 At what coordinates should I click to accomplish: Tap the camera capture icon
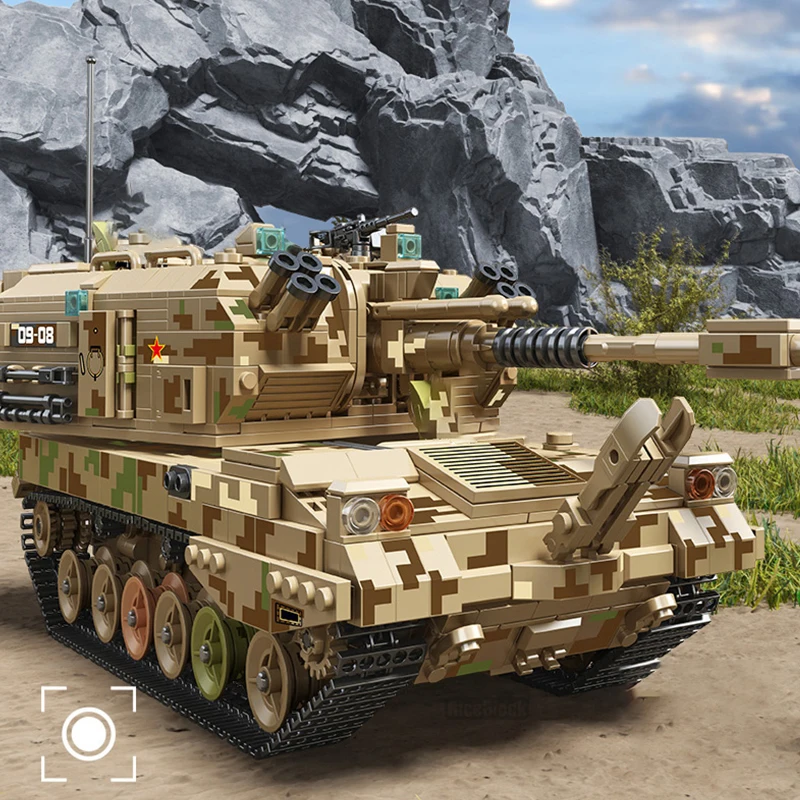(x=88, y=733)
